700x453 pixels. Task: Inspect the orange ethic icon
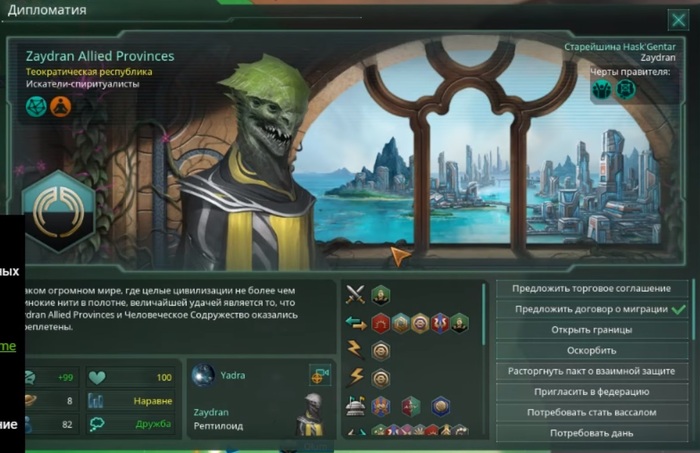61,106
